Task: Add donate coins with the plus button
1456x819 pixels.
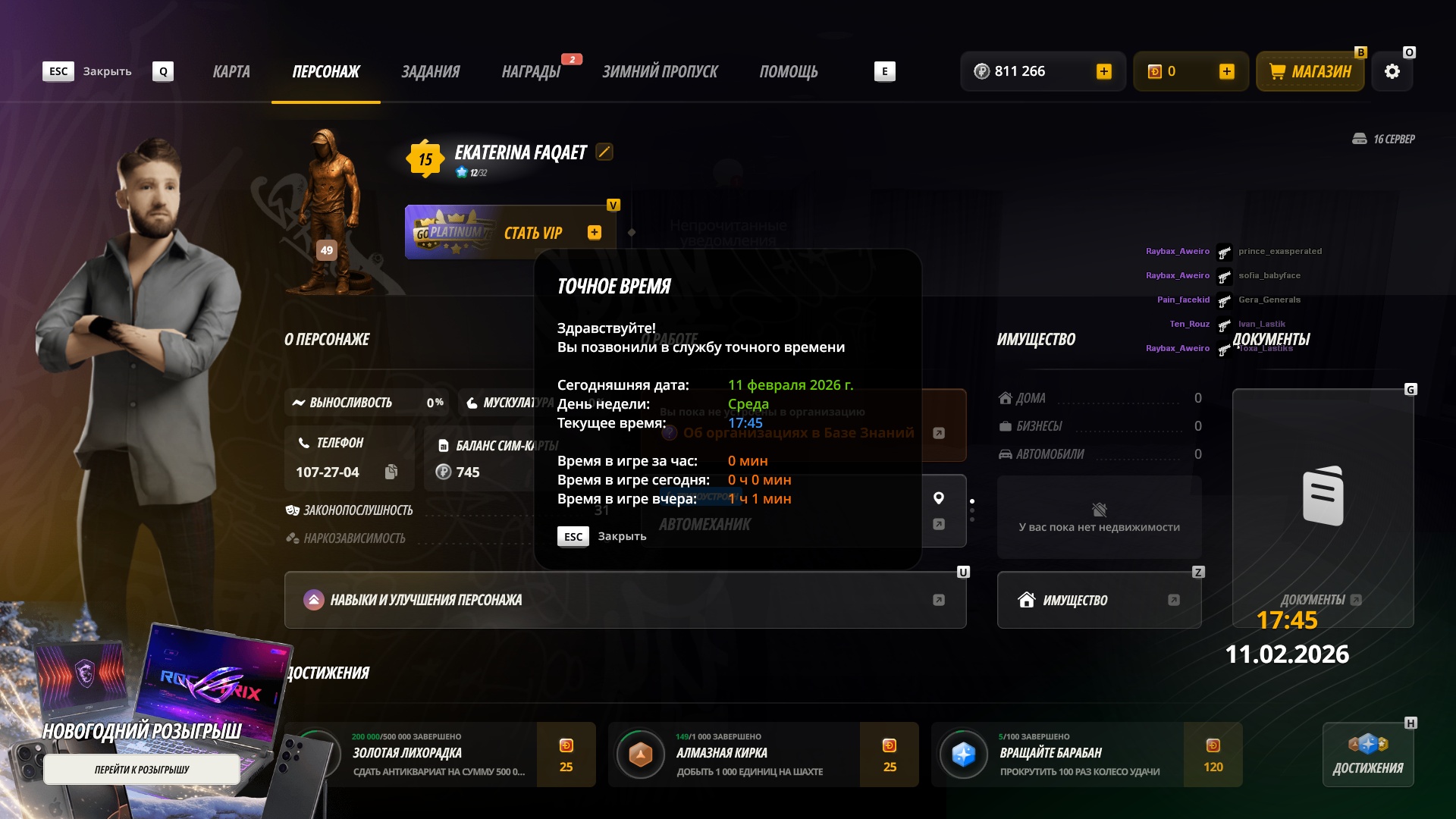Action: tap(1227, 72)
